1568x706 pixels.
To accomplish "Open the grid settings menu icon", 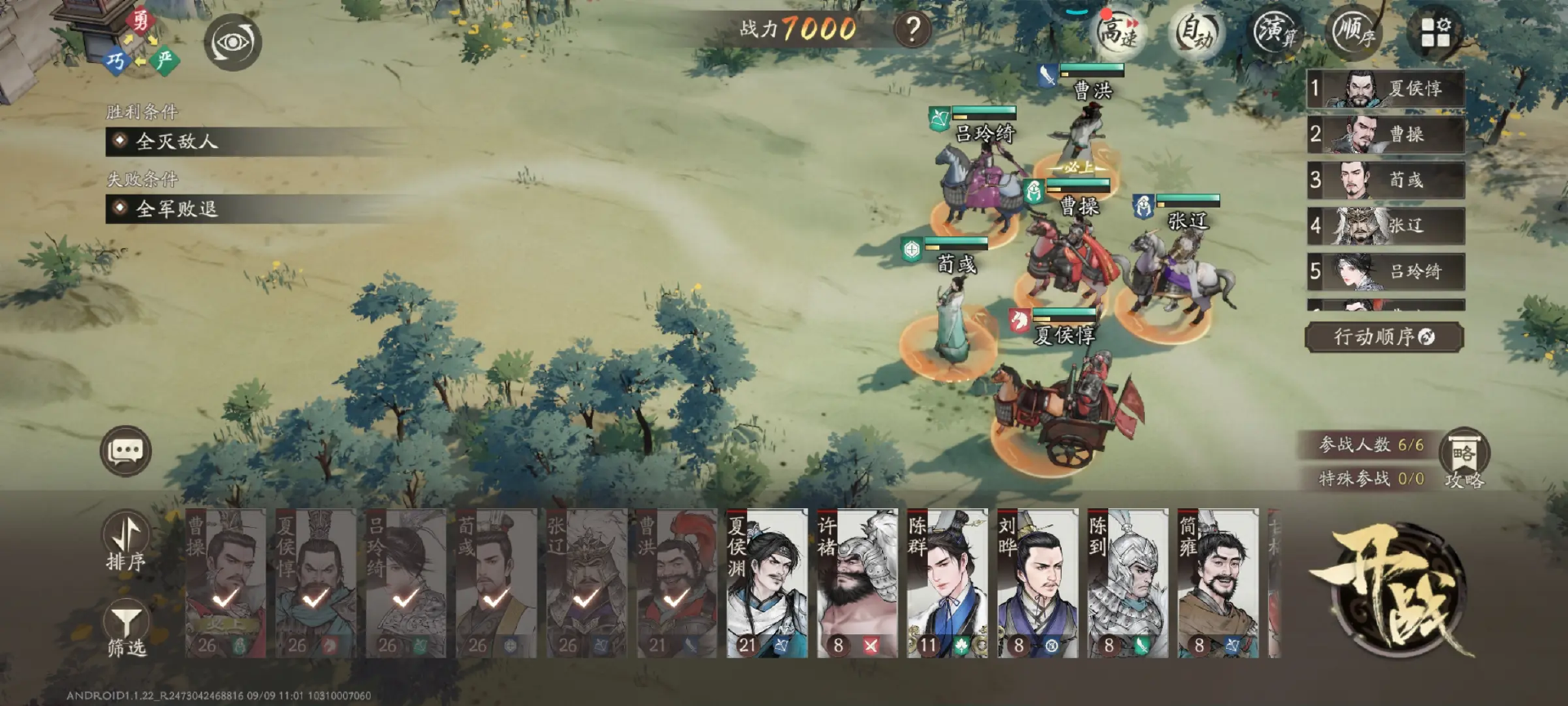I will click(x=1435, y=32).
